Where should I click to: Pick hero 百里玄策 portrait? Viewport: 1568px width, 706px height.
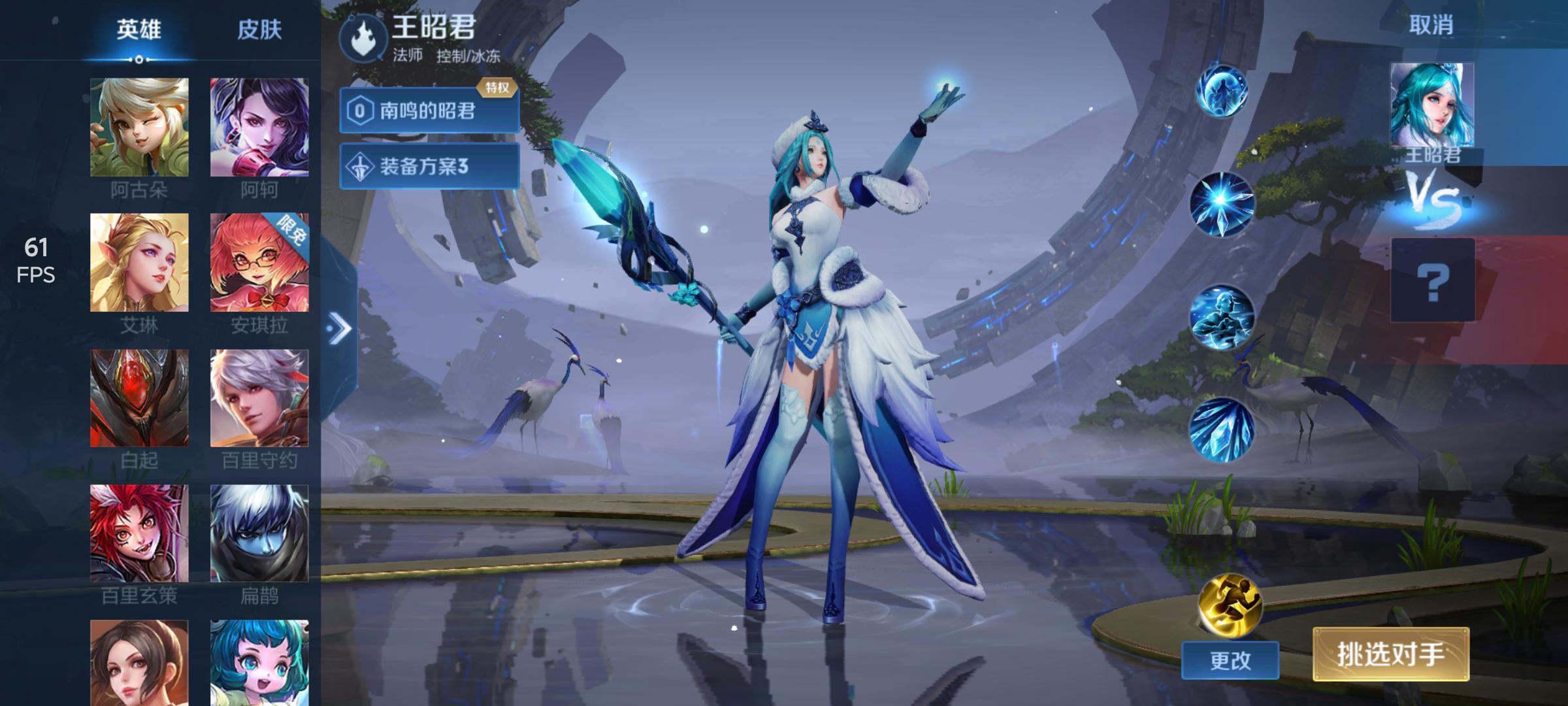coord(139,533)
